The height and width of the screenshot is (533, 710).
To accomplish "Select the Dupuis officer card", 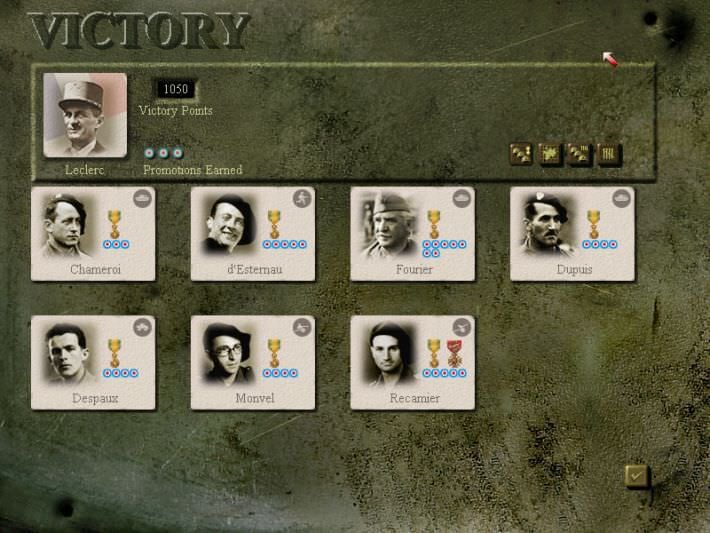I will click(572, 234).
